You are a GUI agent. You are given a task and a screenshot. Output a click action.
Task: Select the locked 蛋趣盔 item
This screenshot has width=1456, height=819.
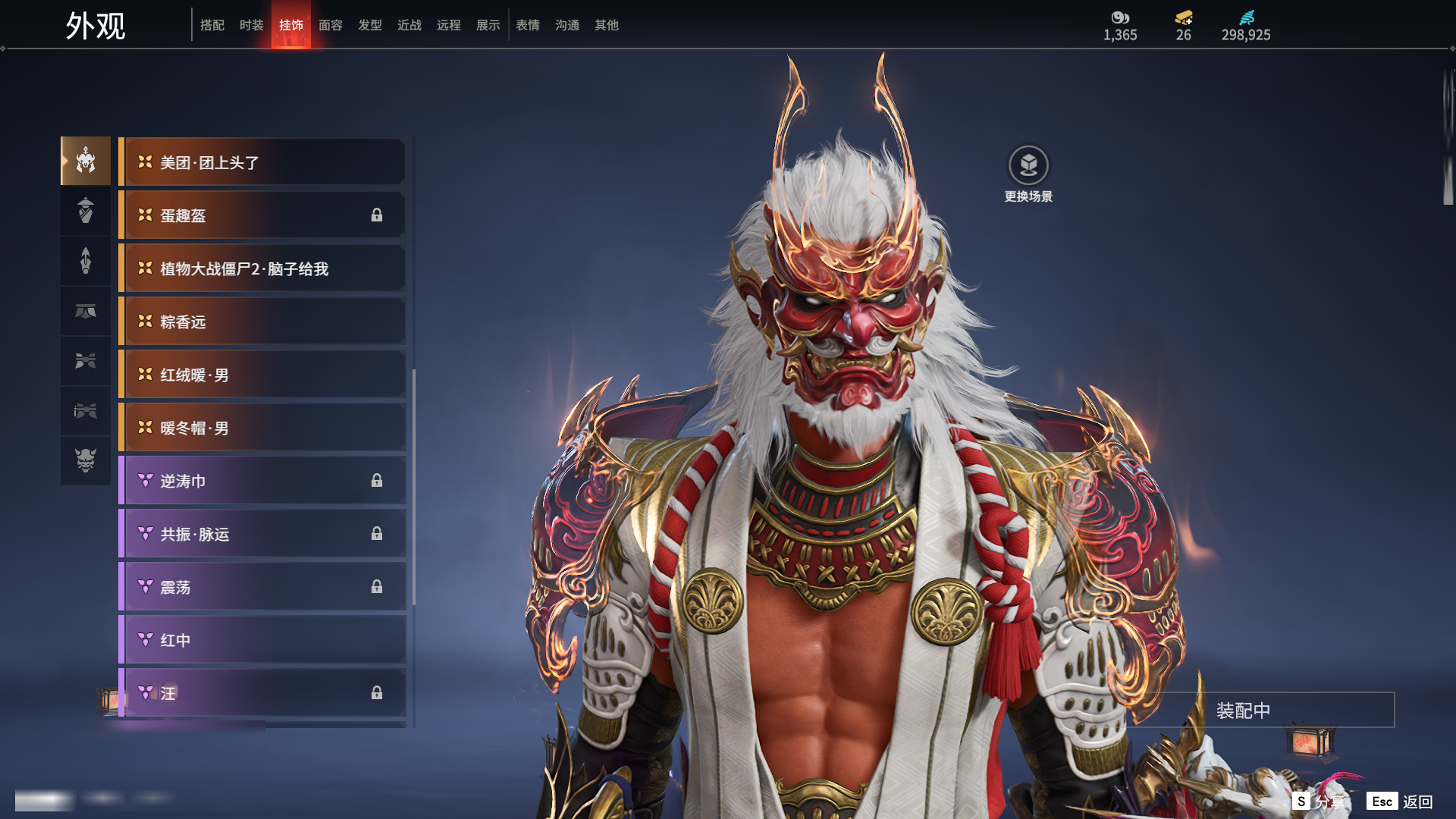(x=262, y=215)
